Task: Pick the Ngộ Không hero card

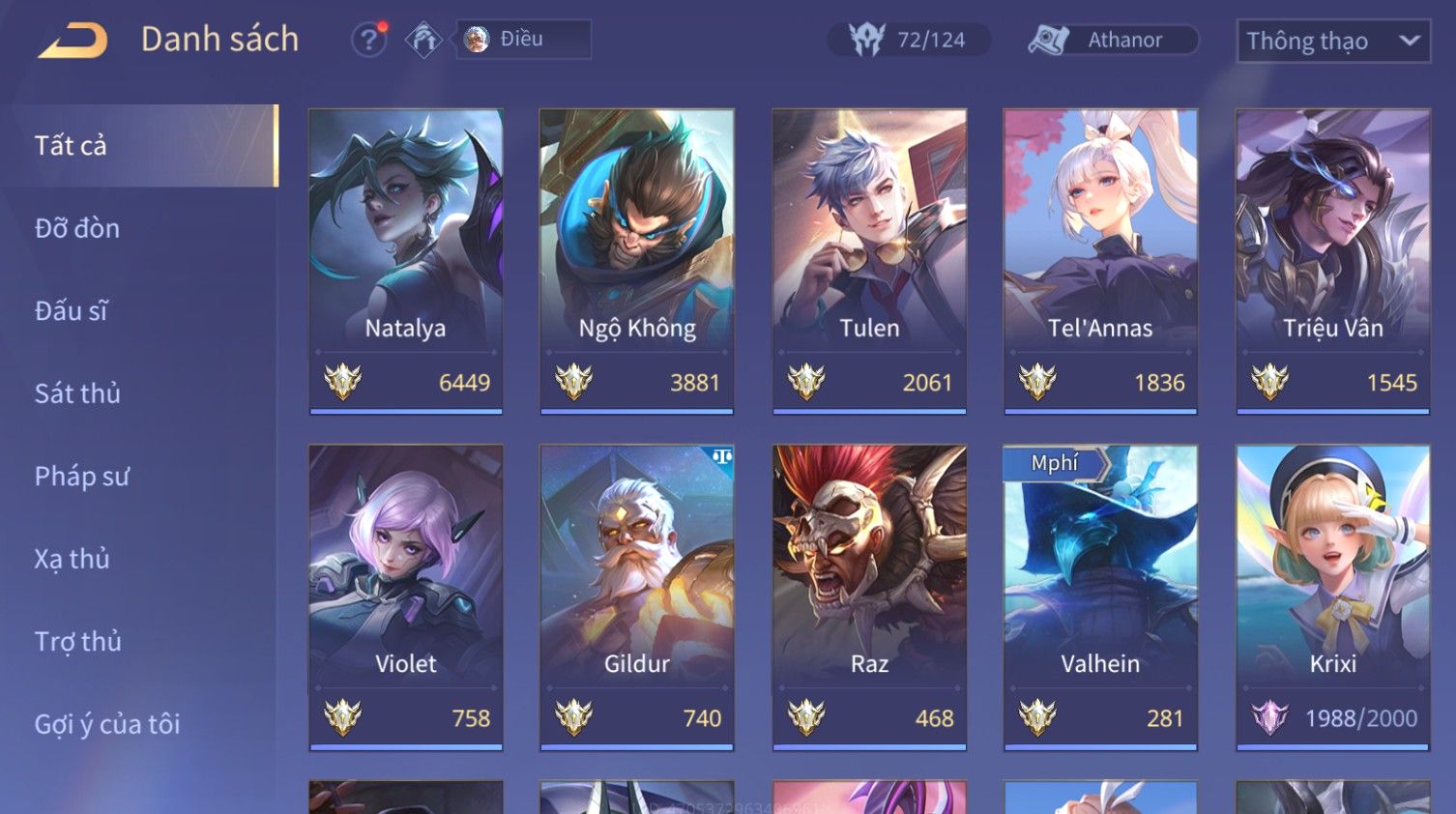Action: coord(637,261)
